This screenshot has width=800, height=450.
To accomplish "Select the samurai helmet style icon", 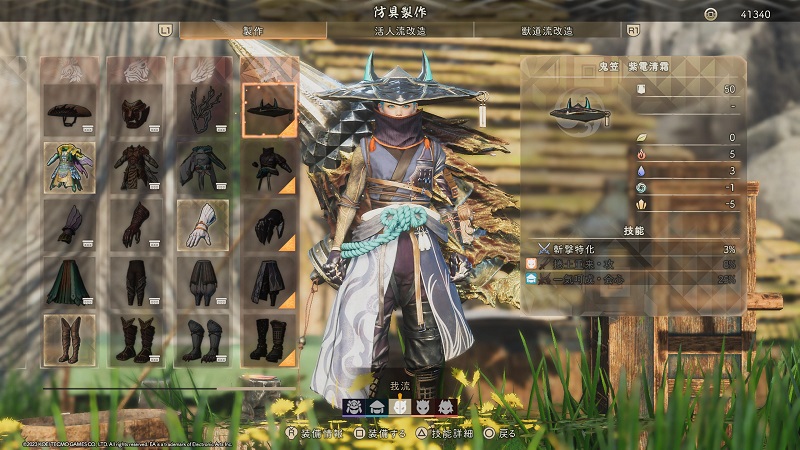I will (354, 406).
